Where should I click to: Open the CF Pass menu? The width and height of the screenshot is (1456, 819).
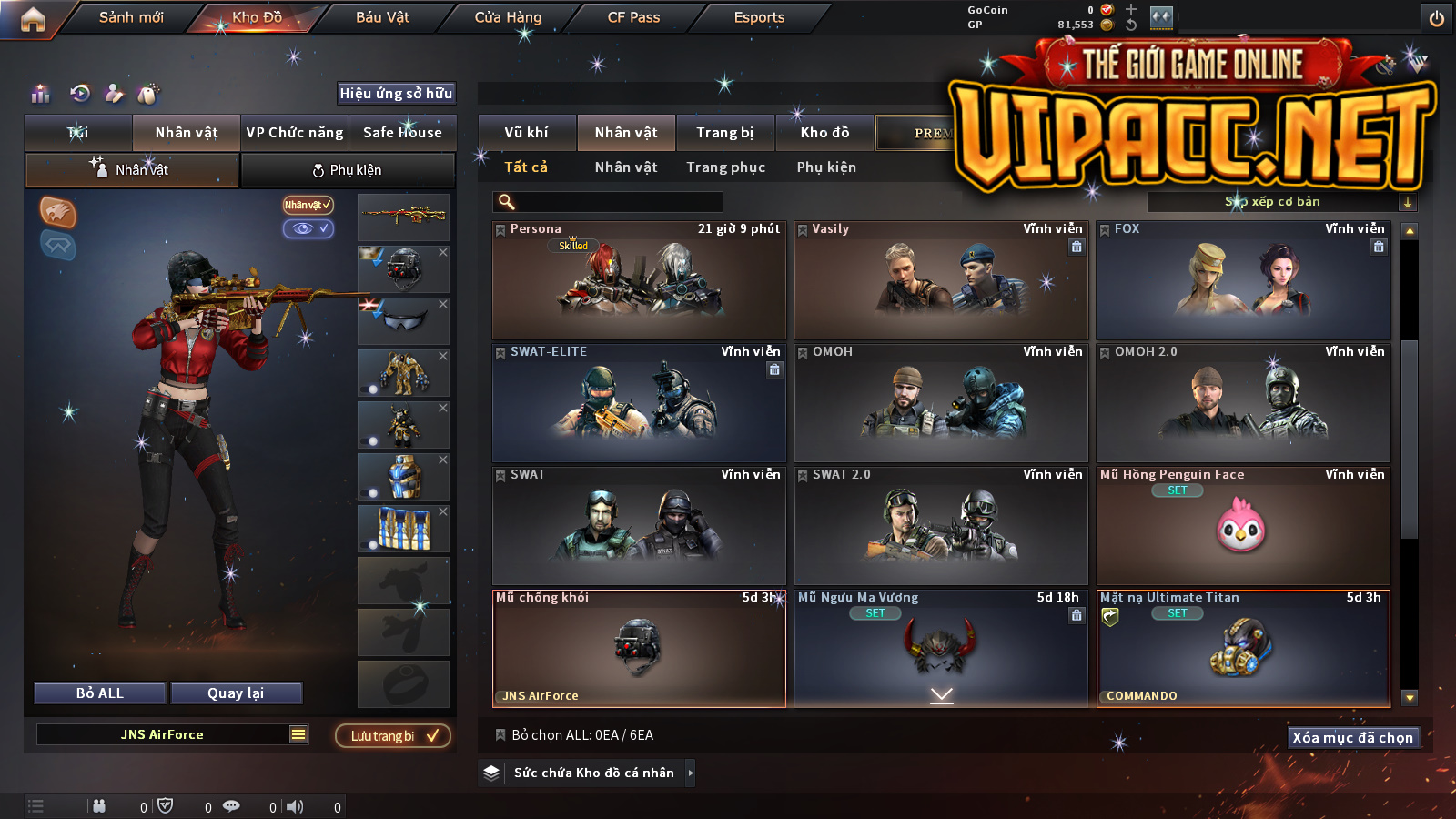(x=633, y=17)
